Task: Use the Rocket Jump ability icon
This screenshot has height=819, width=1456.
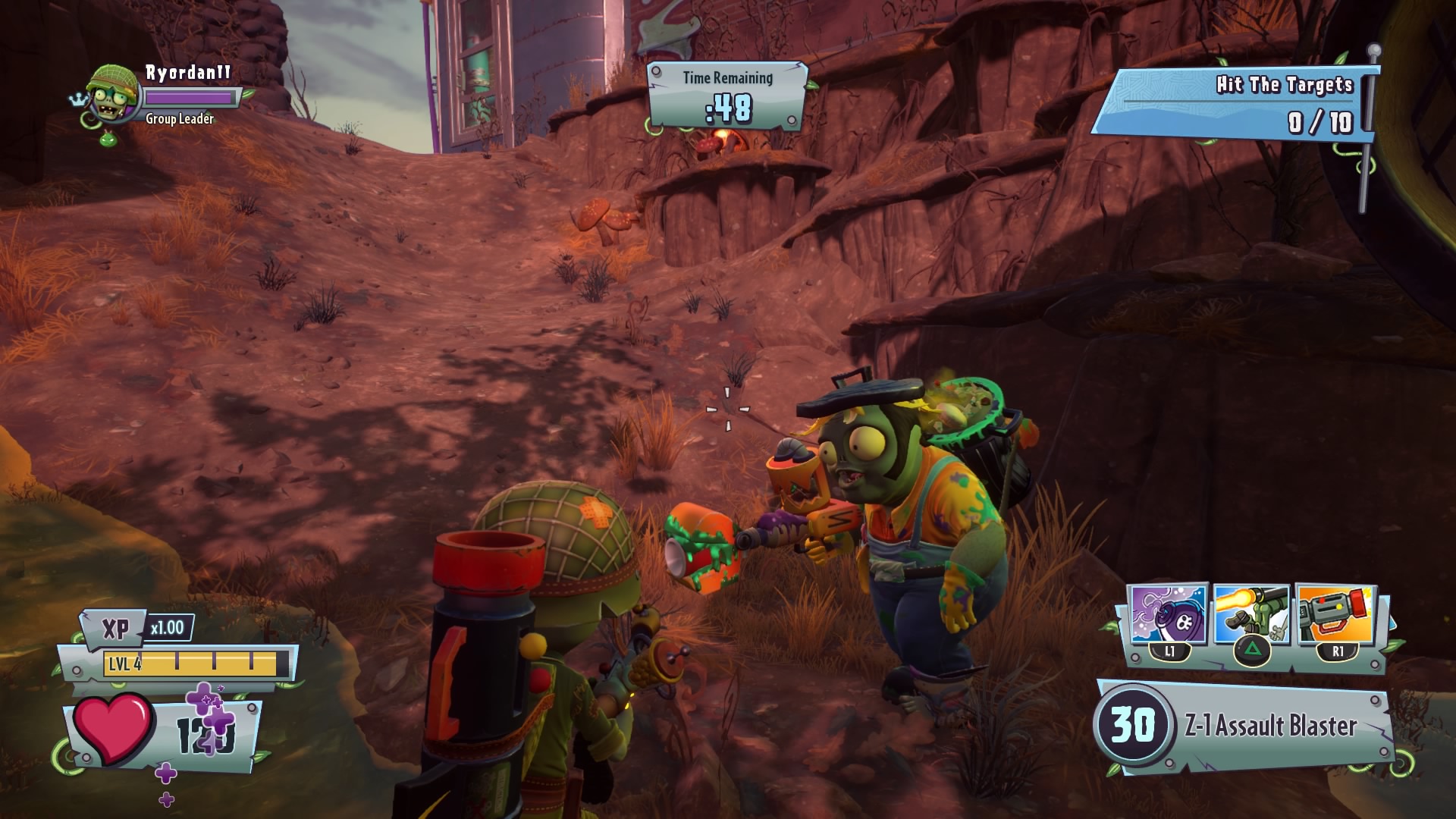Action: point(1251,616)
